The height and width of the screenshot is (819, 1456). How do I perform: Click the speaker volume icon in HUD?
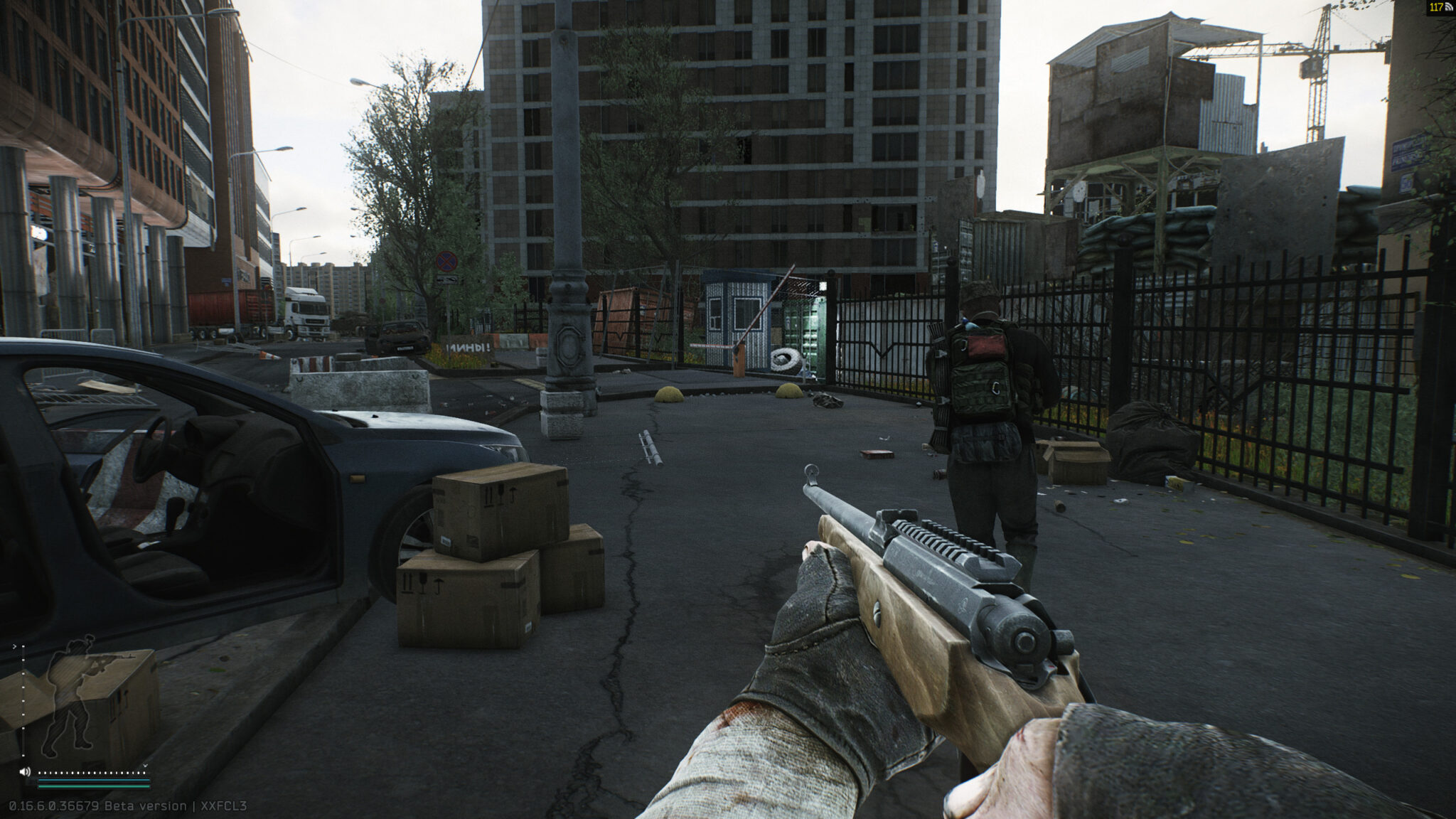tap(25, 772)
